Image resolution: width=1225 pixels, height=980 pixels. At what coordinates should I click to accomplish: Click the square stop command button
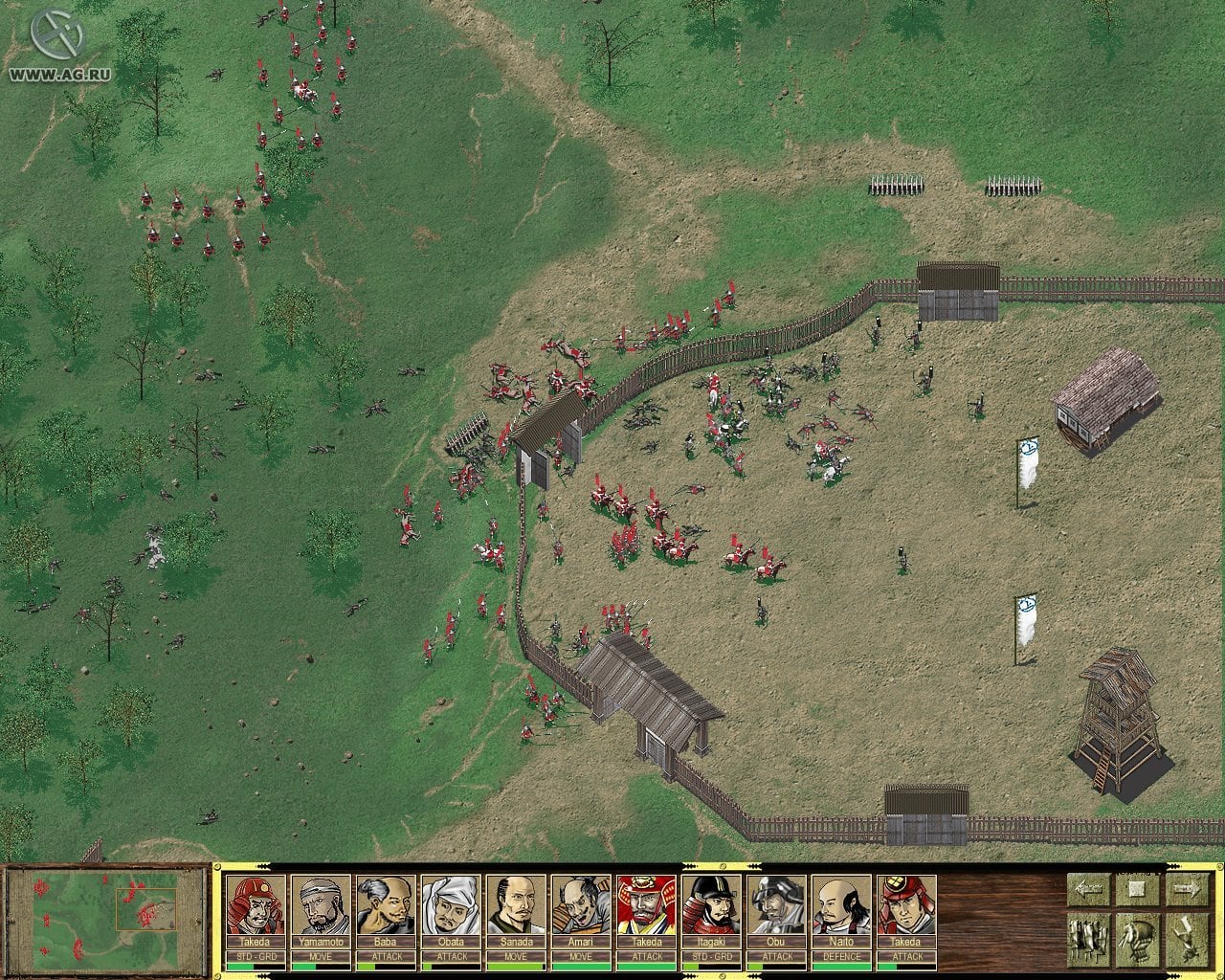(x=1137, y=889)
